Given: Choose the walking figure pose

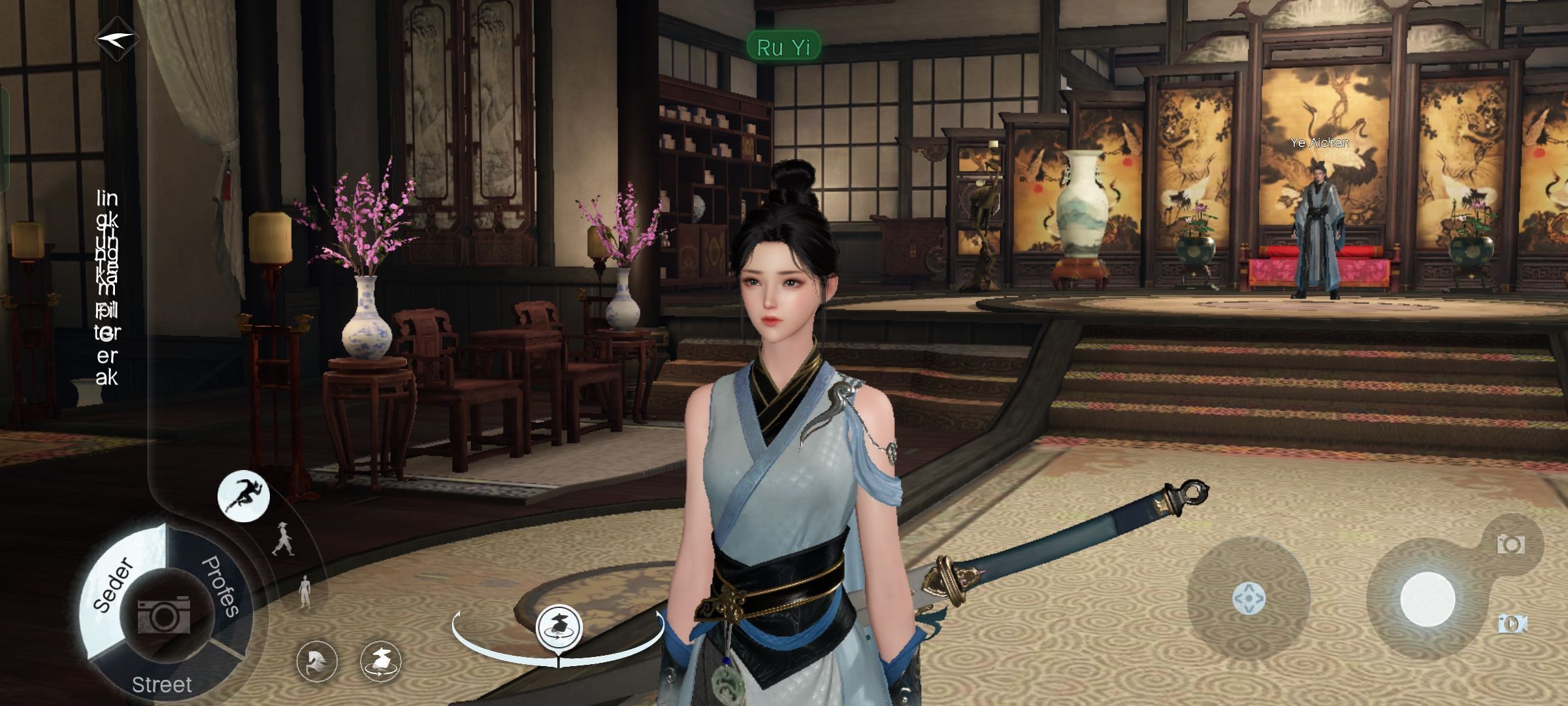Looking at the screenshot, I should tap(284, 539).
